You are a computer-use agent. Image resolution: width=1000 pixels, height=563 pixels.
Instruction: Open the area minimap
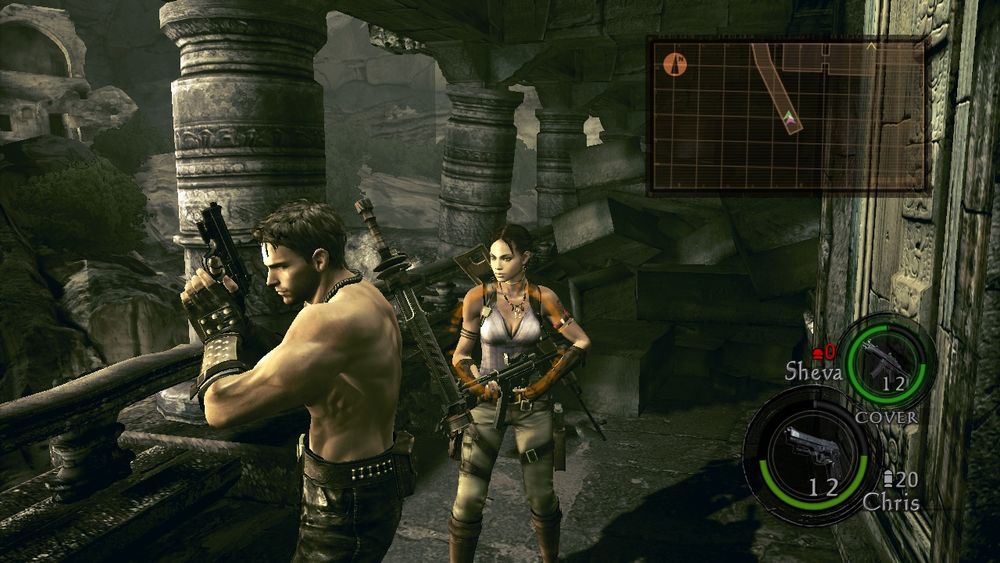pos(787,115)
